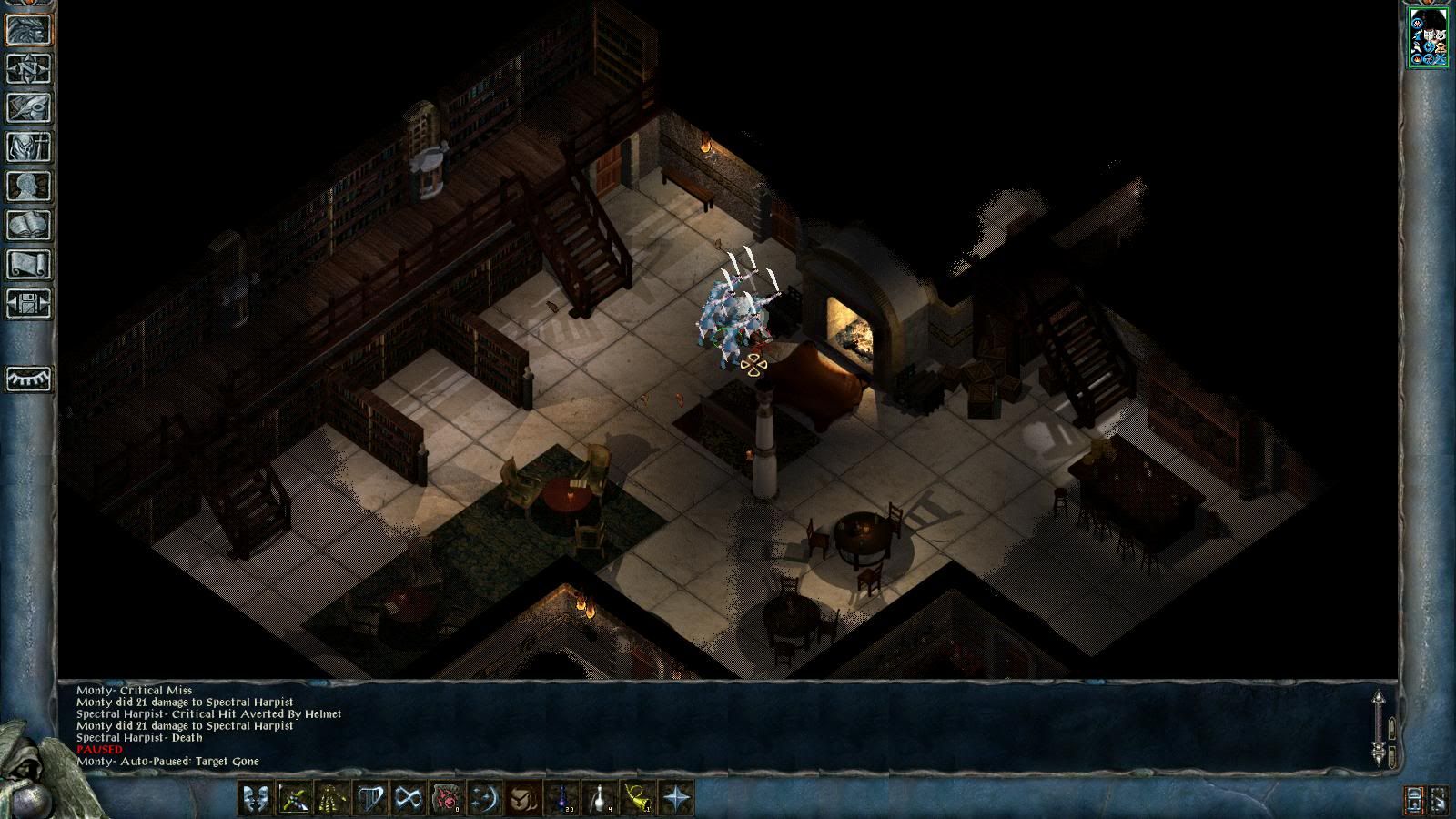Viewport: 1456px width, 819px height.
Task: Open the character record bust button
Action: point(29,186)
